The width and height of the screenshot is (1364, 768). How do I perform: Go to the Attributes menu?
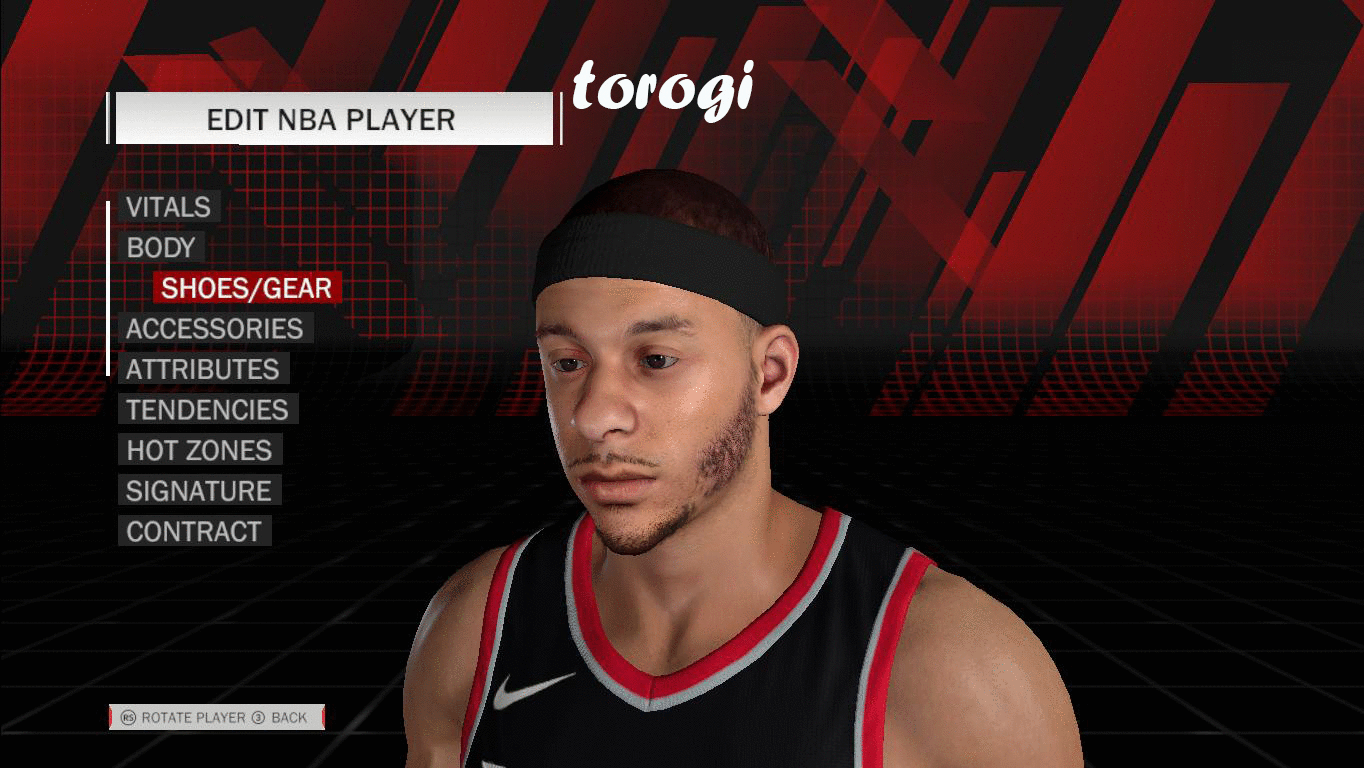tap(202, 369)
